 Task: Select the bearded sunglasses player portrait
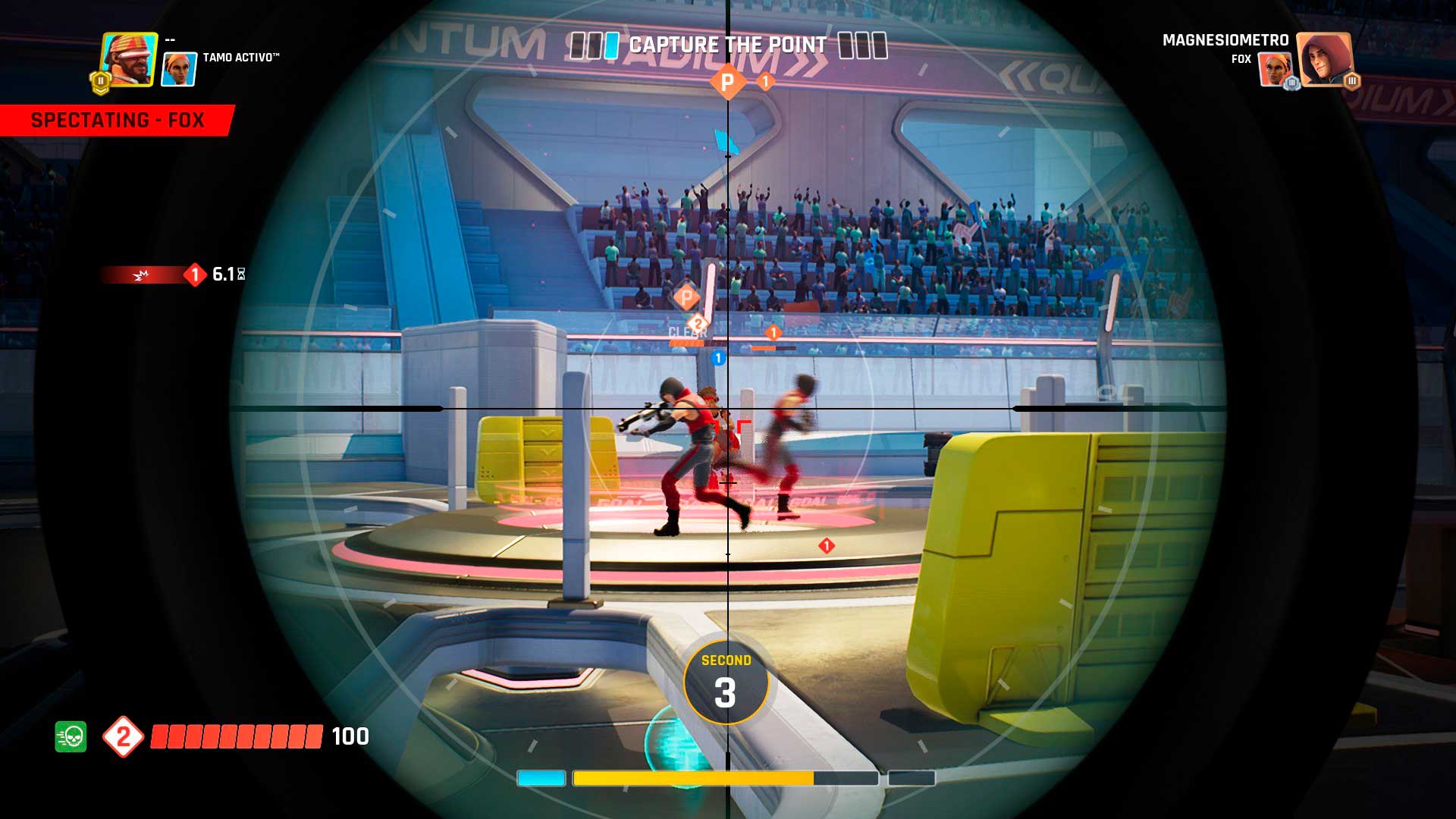(x=129, y=59)
